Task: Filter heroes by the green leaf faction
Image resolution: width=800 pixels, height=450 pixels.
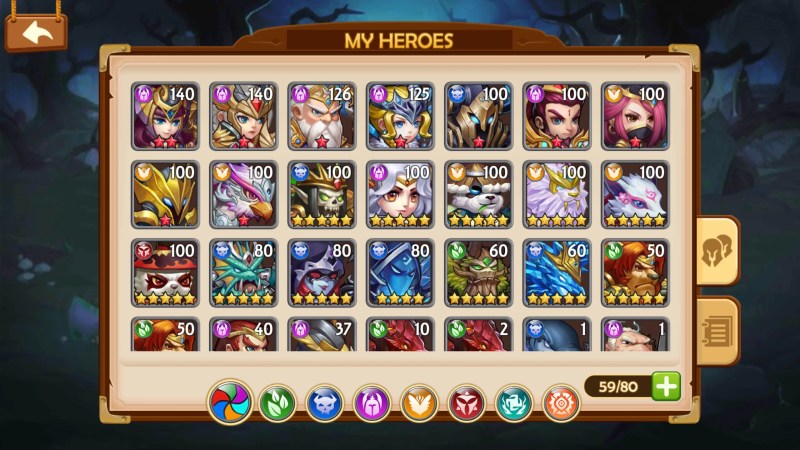Action: [x=277, y=404]
